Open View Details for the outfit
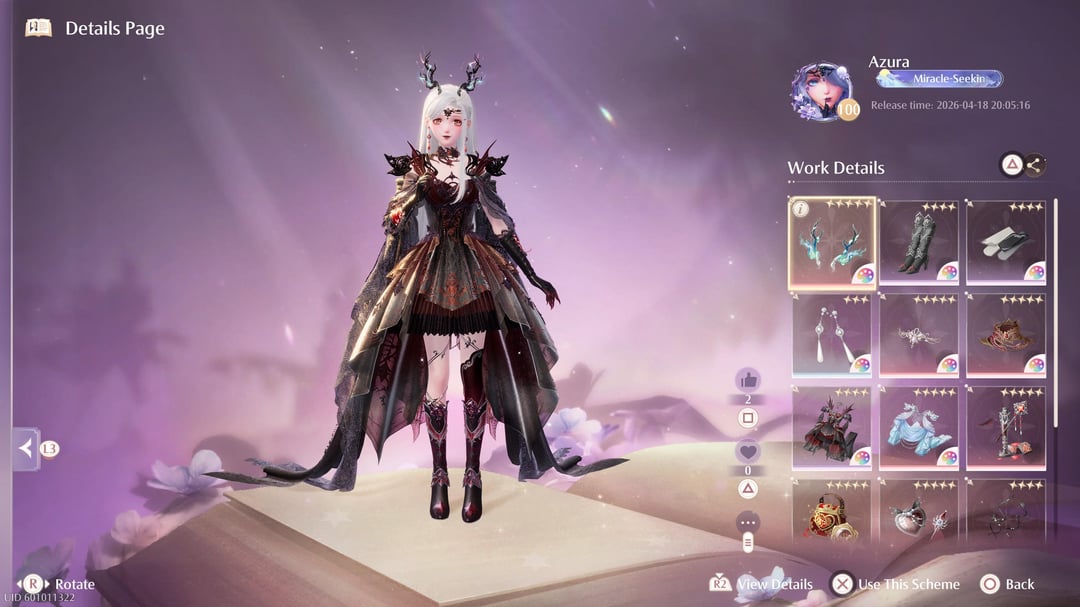This screenshot has height=607, width=1080. click(762, 584)
